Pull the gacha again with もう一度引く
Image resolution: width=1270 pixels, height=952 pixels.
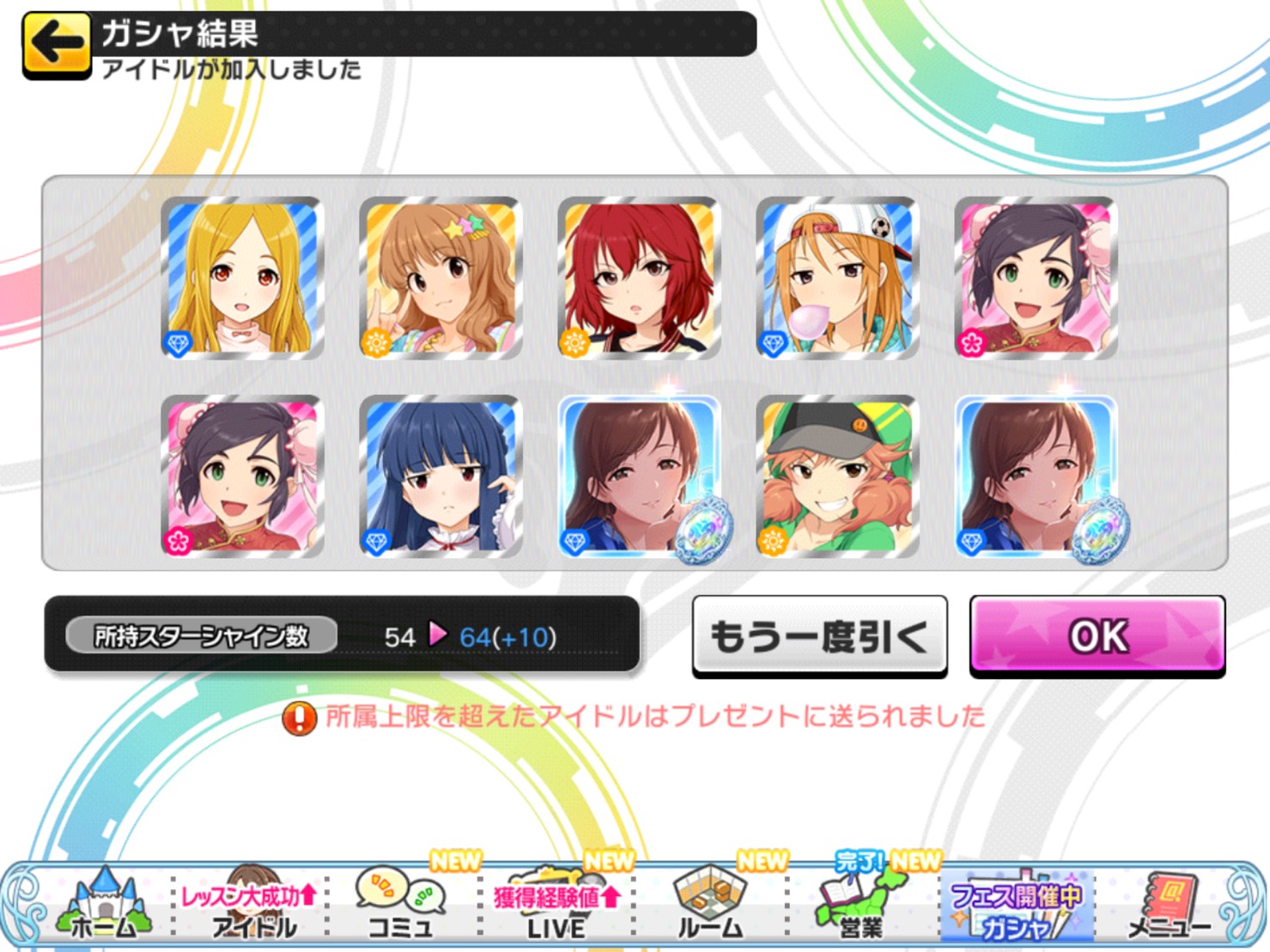coord(819,636)
